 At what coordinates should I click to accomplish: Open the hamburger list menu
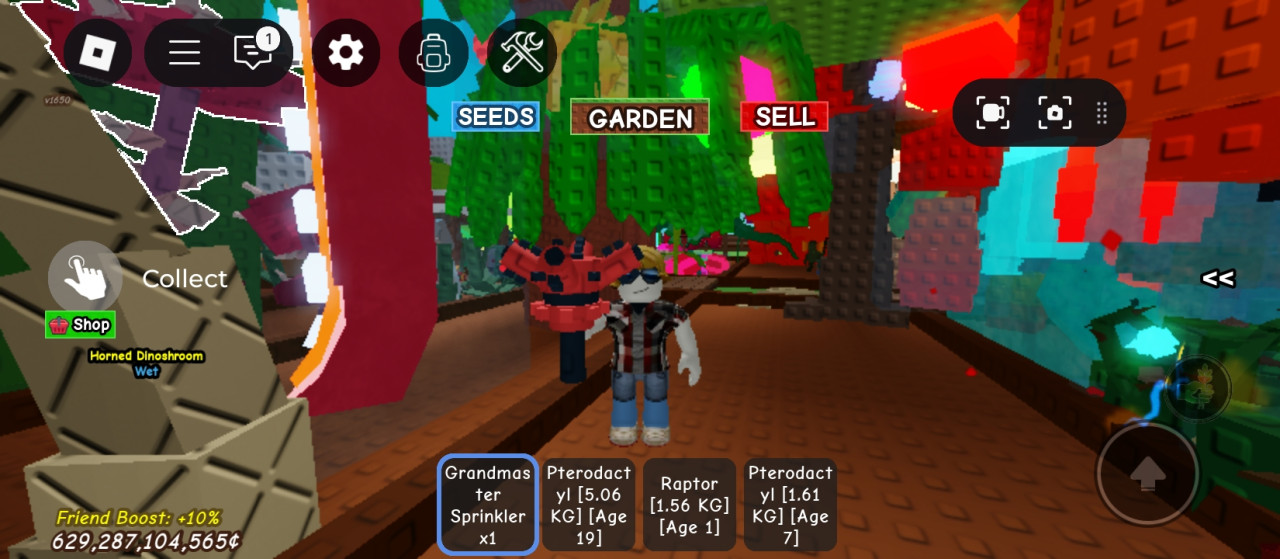(184, 52)
